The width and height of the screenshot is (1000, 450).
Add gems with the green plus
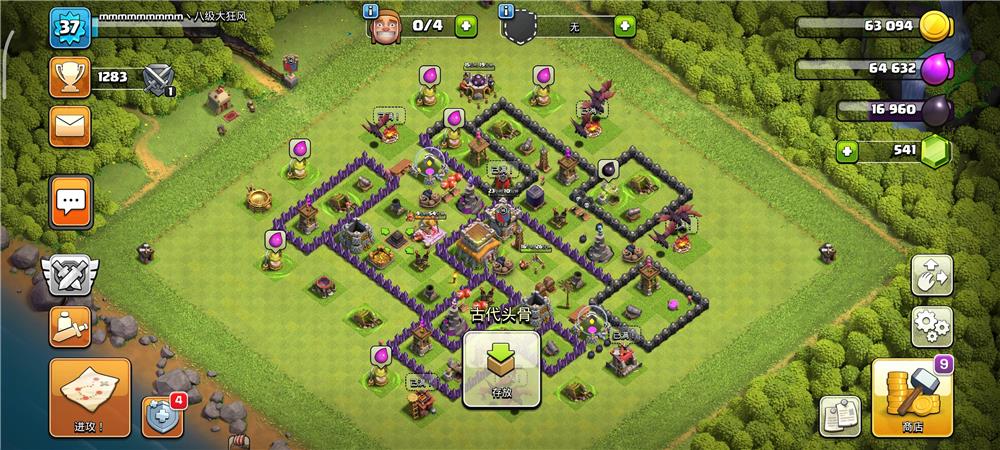pos(849,152)
